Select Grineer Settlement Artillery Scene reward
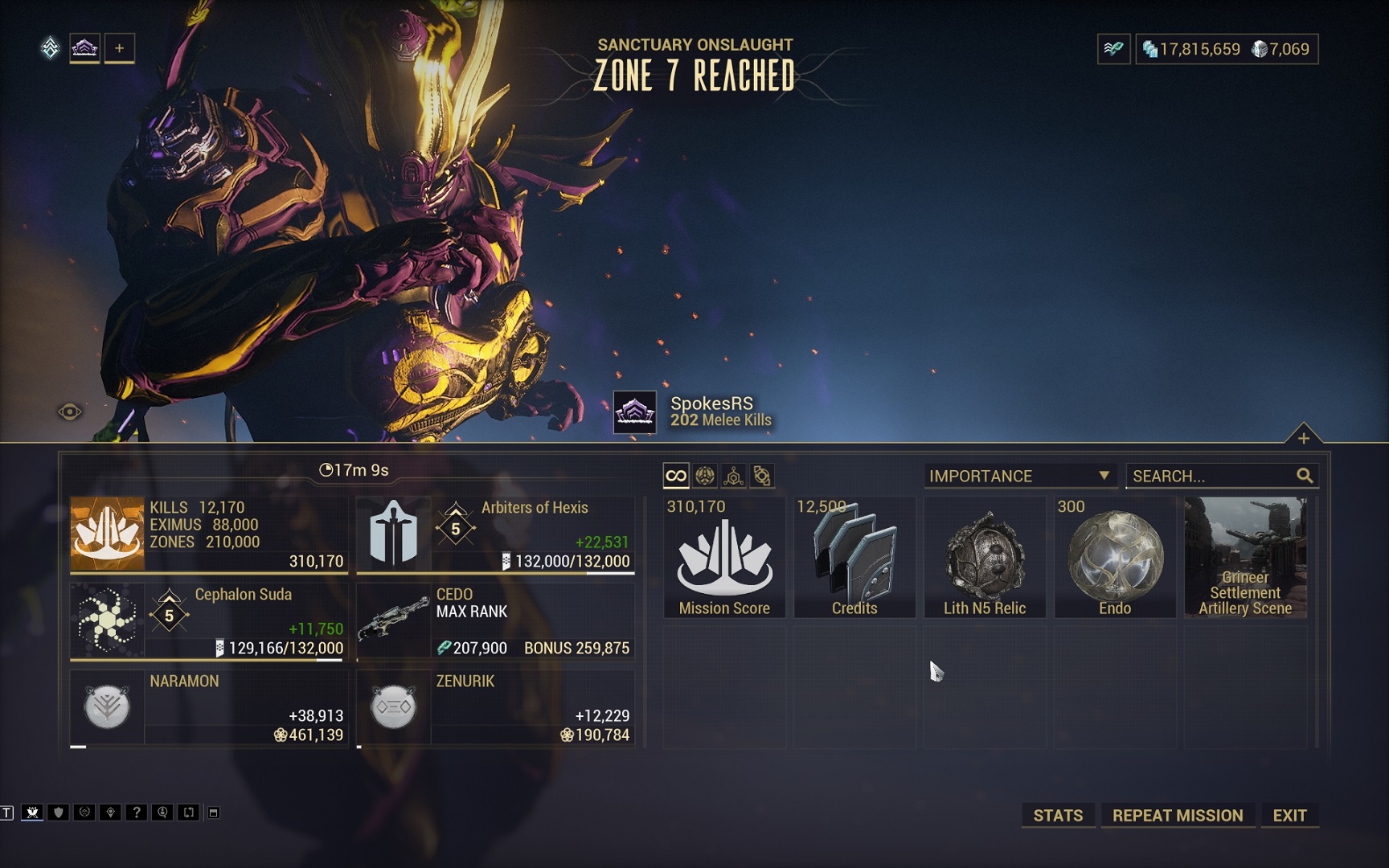Viewport: 1389px width, 868px height. coord(1245,558)
